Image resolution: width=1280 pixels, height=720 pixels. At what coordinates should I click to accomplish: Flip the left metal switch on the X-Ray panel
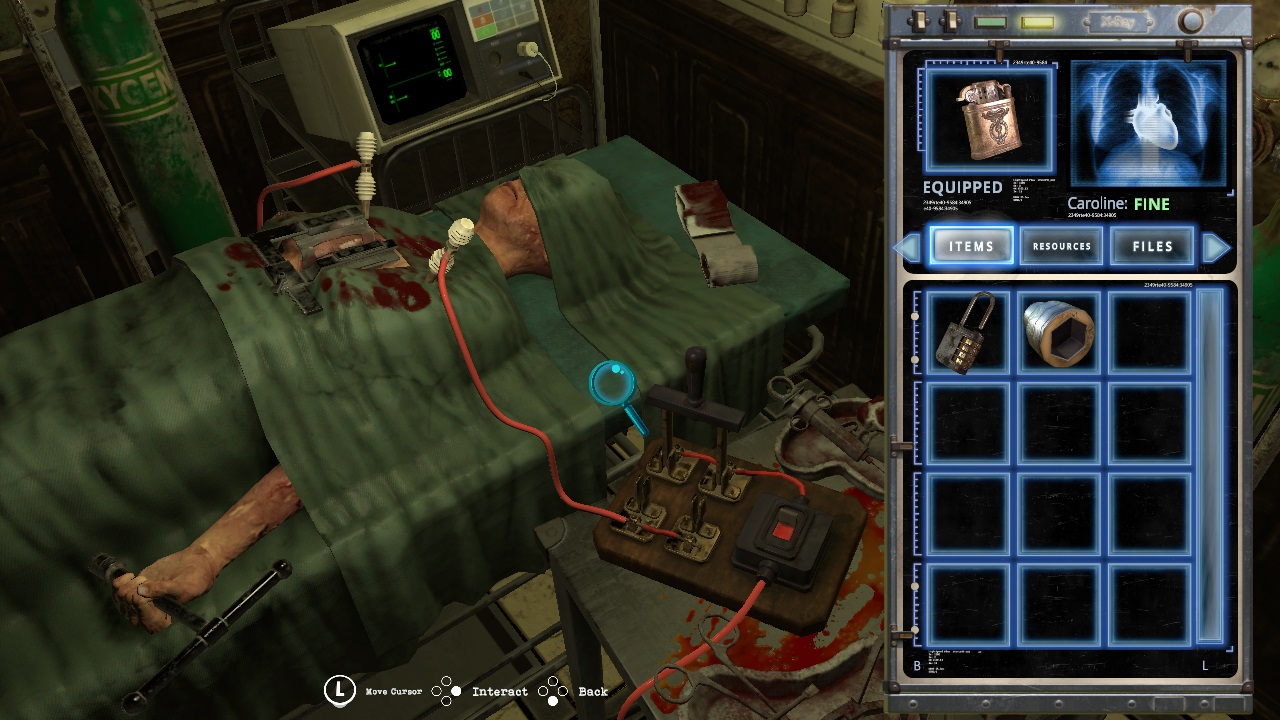[920, 20]
